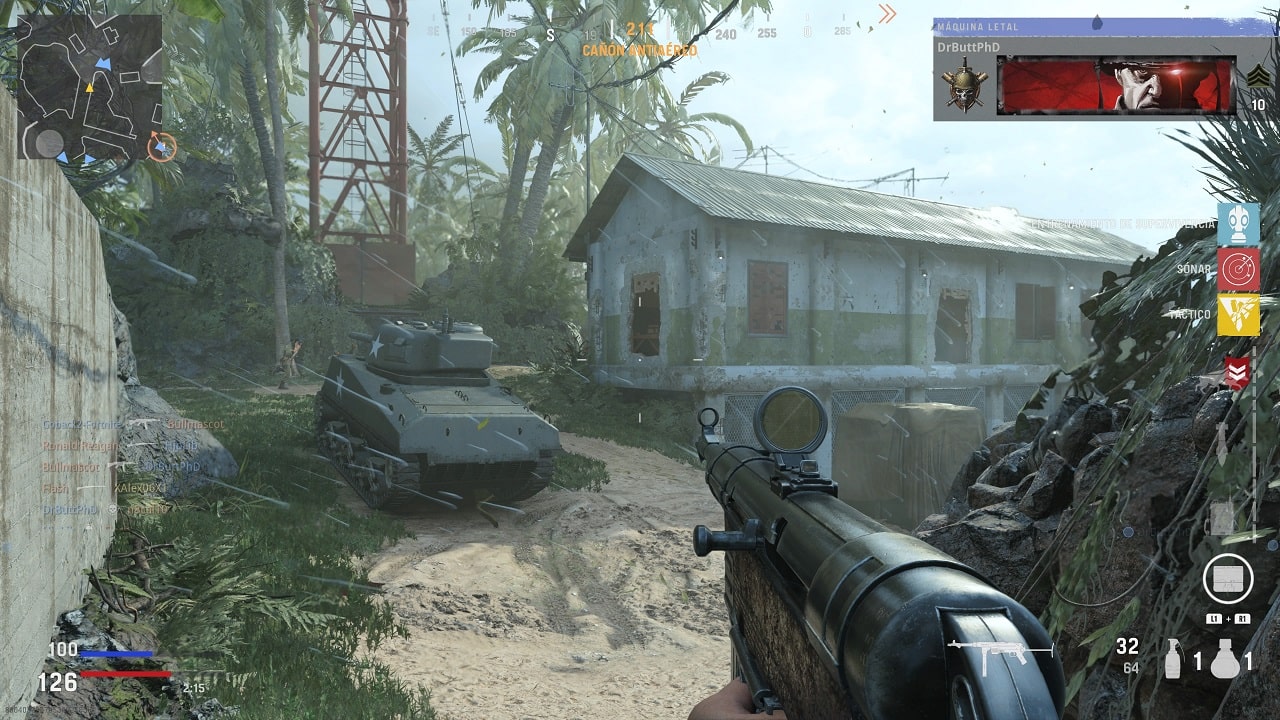The image size is (1280, 720).
Task: Select the radio killstreak icon
Action: coord(1221,518)
